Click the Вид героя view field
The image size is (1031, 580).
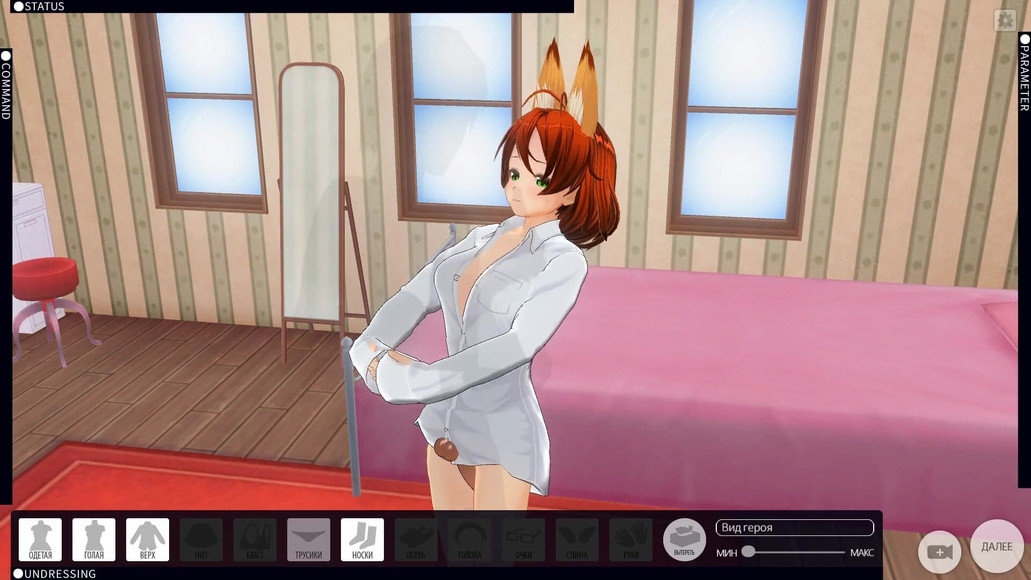[x=794, y=528]
